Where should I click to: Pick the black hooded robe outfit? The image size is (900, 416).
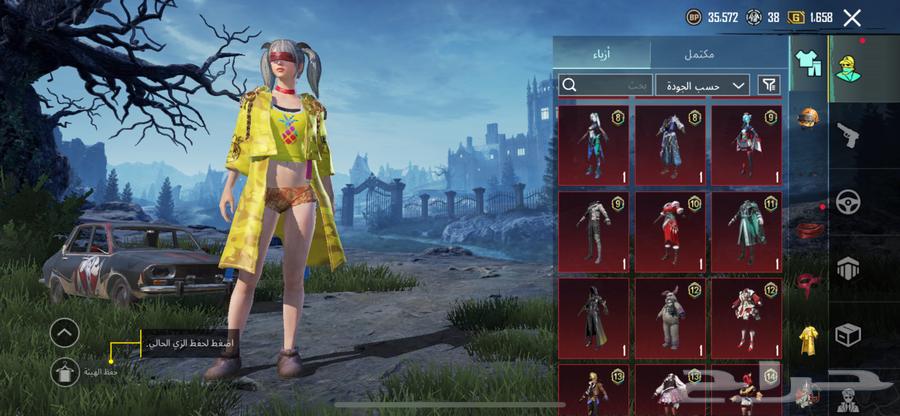[594, 317]
